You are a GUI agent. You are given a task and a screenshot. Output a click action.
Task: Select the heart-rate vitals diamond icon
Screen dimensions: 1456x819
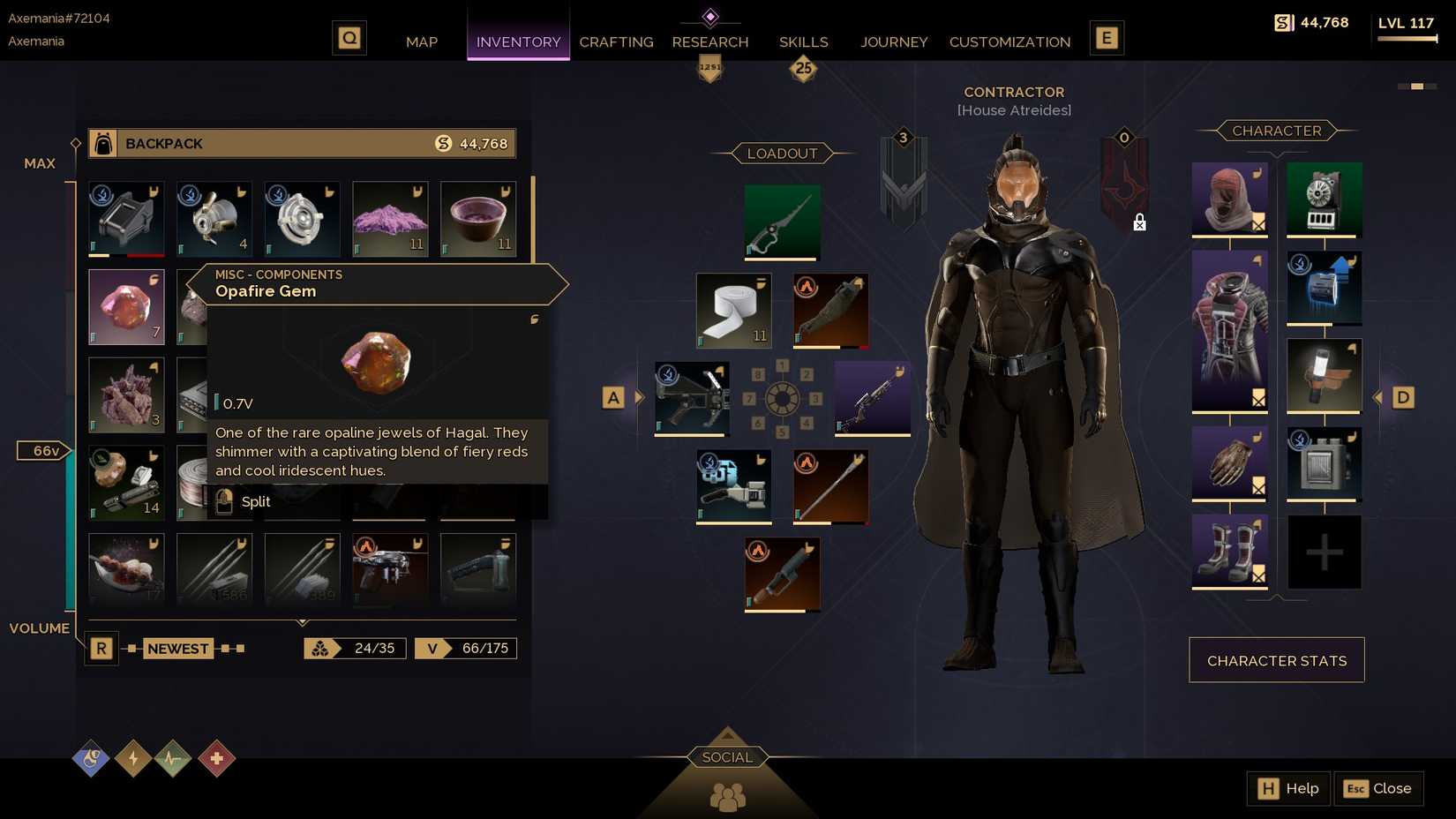tap(174, 759)
